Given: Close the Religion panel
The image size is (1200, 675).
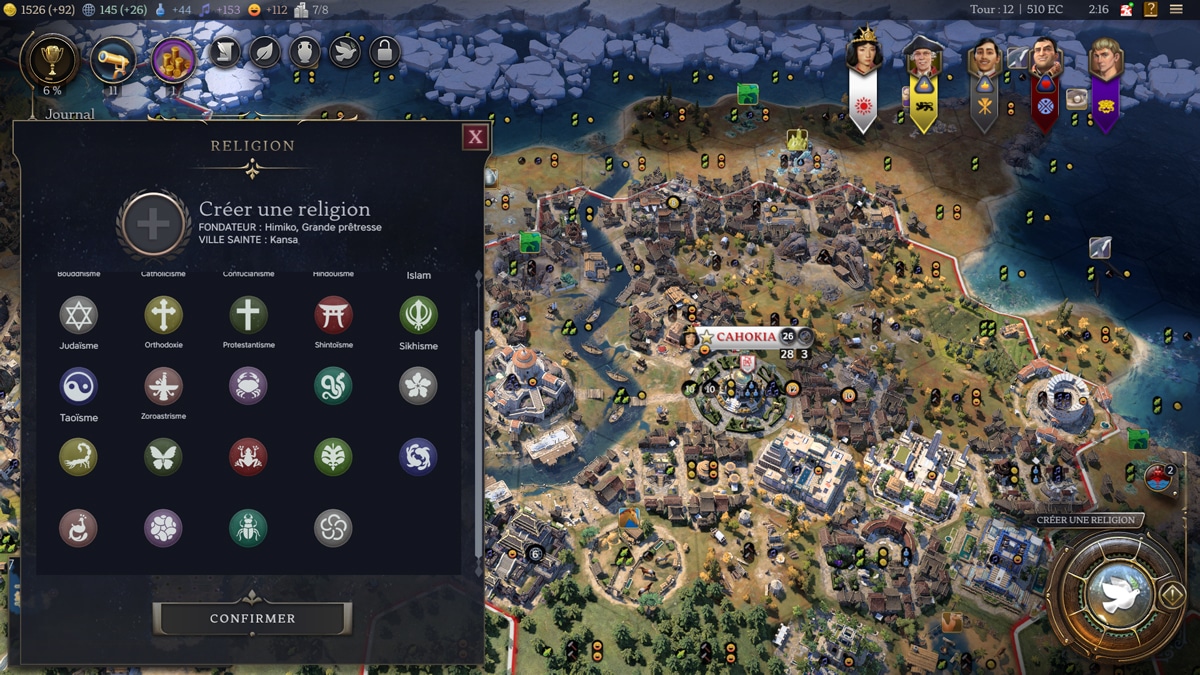Looking at the screenshot, I should pos(475,137).
